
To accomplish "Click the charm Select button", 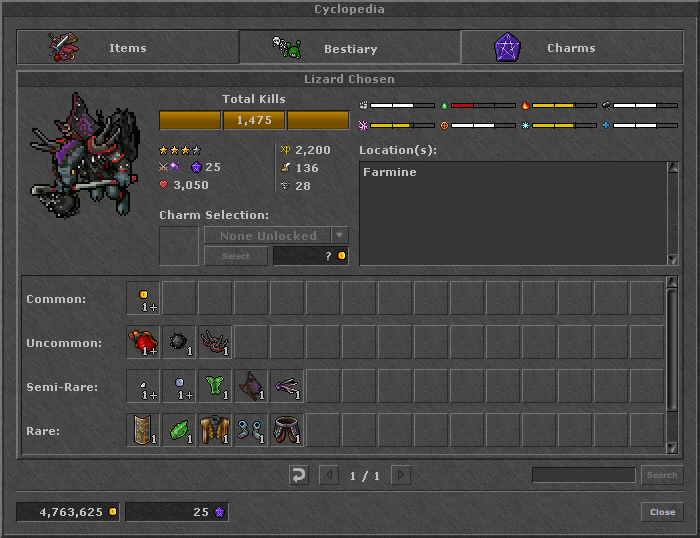I will coord(235,256).
